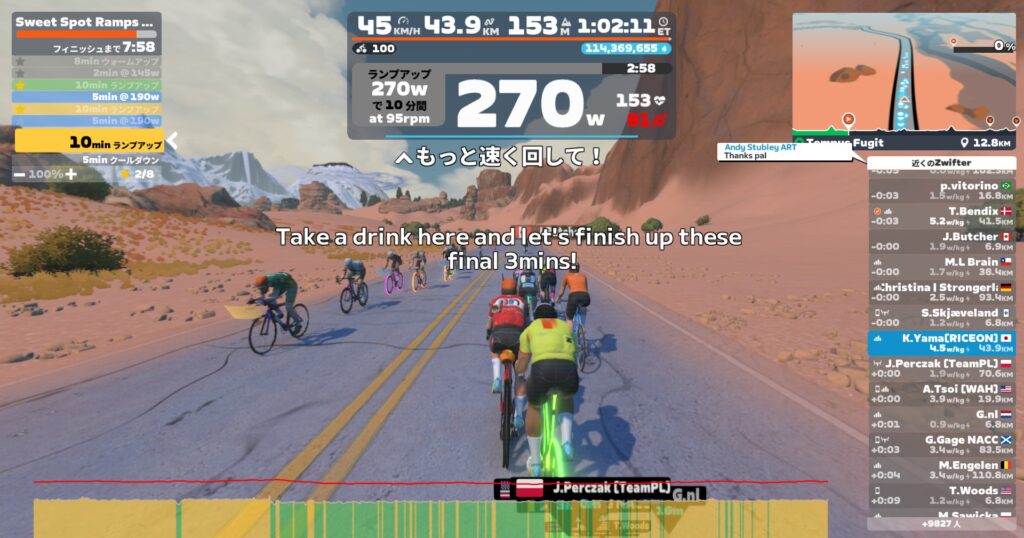Select the current 10min ramp-up workout block

tap(88, 141)
